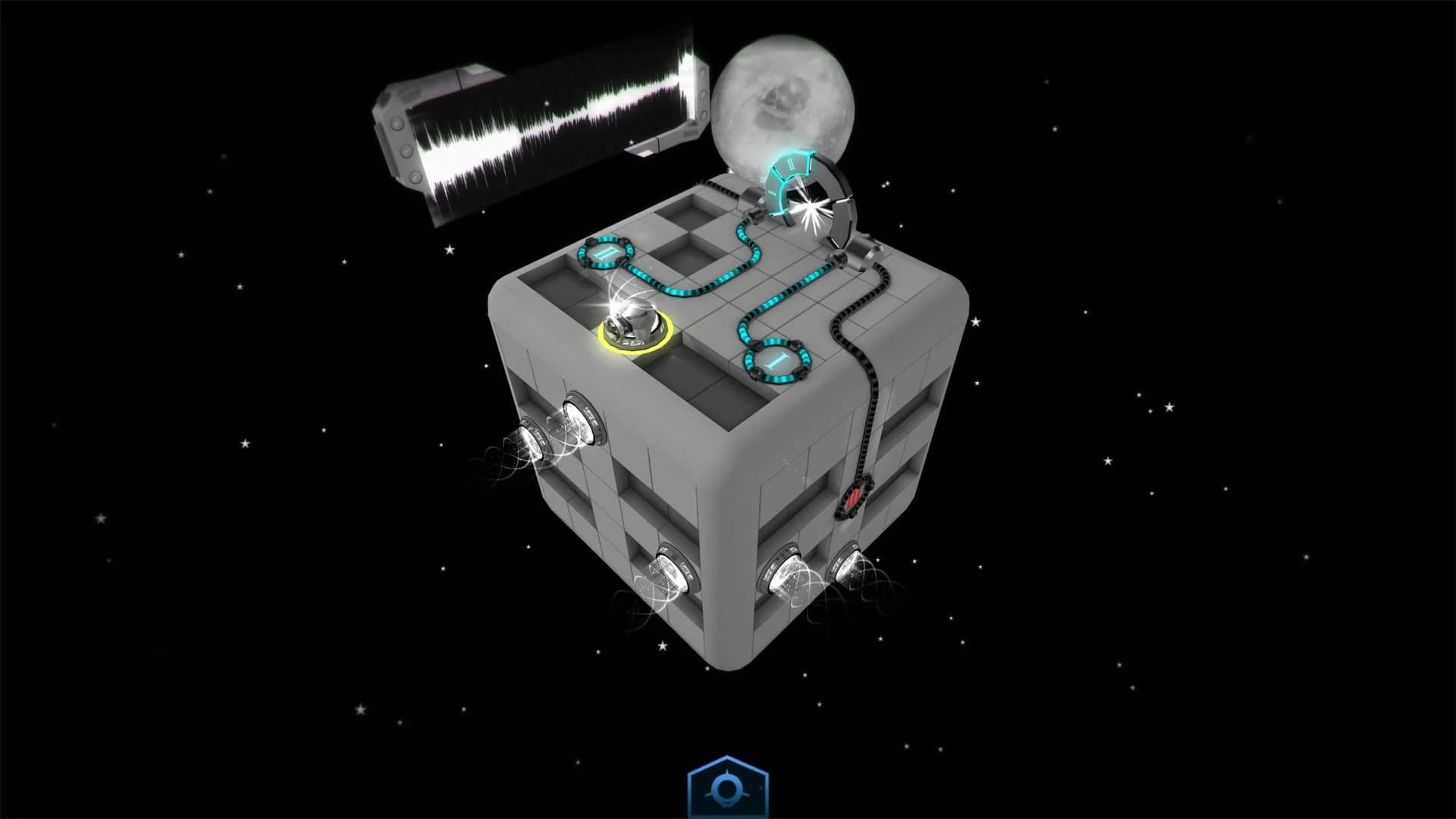Activate the yellow glow ring beneath the robot

click(633, 353)
